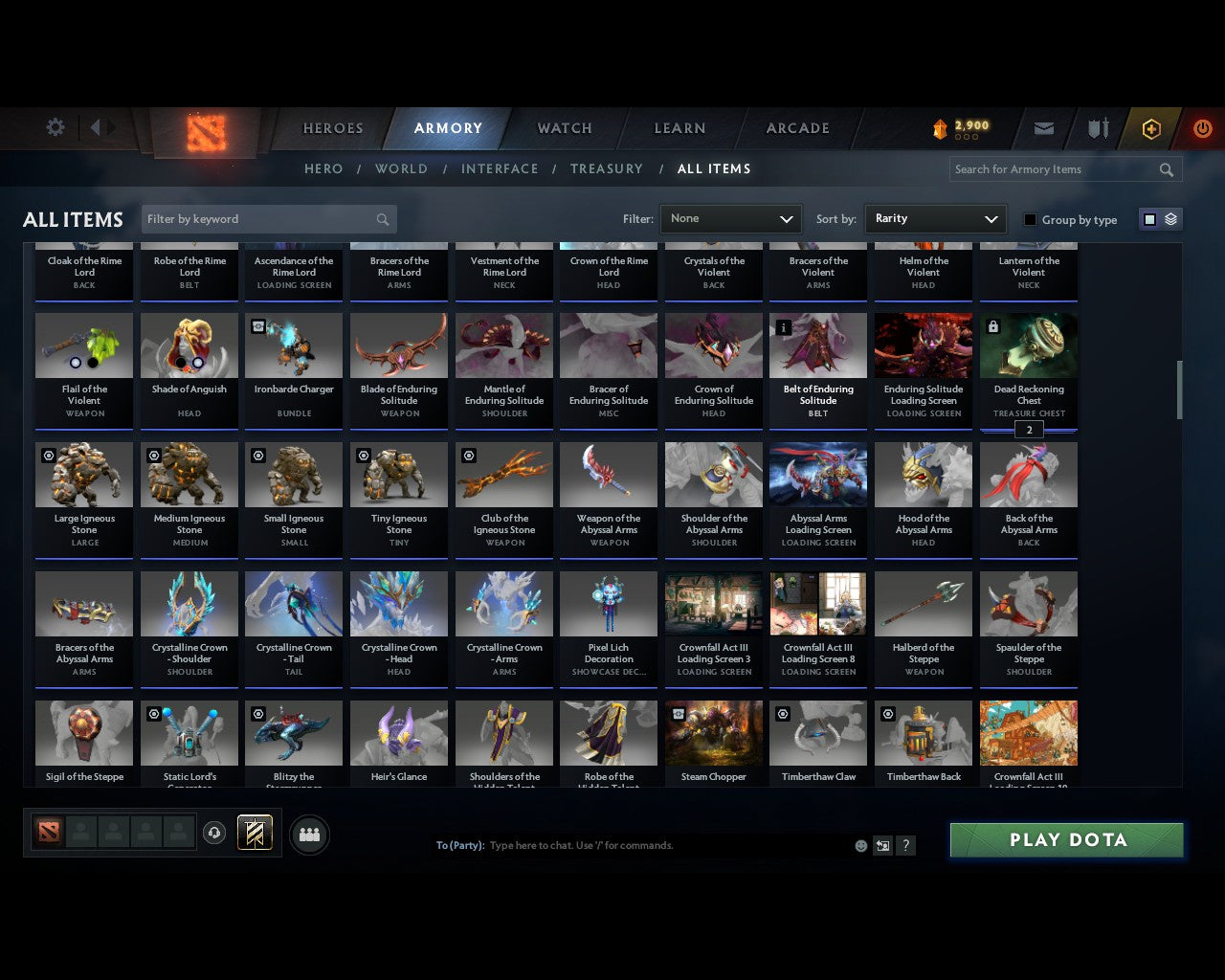
Task: Open the Treasury section
Action: tap(607, 168)
